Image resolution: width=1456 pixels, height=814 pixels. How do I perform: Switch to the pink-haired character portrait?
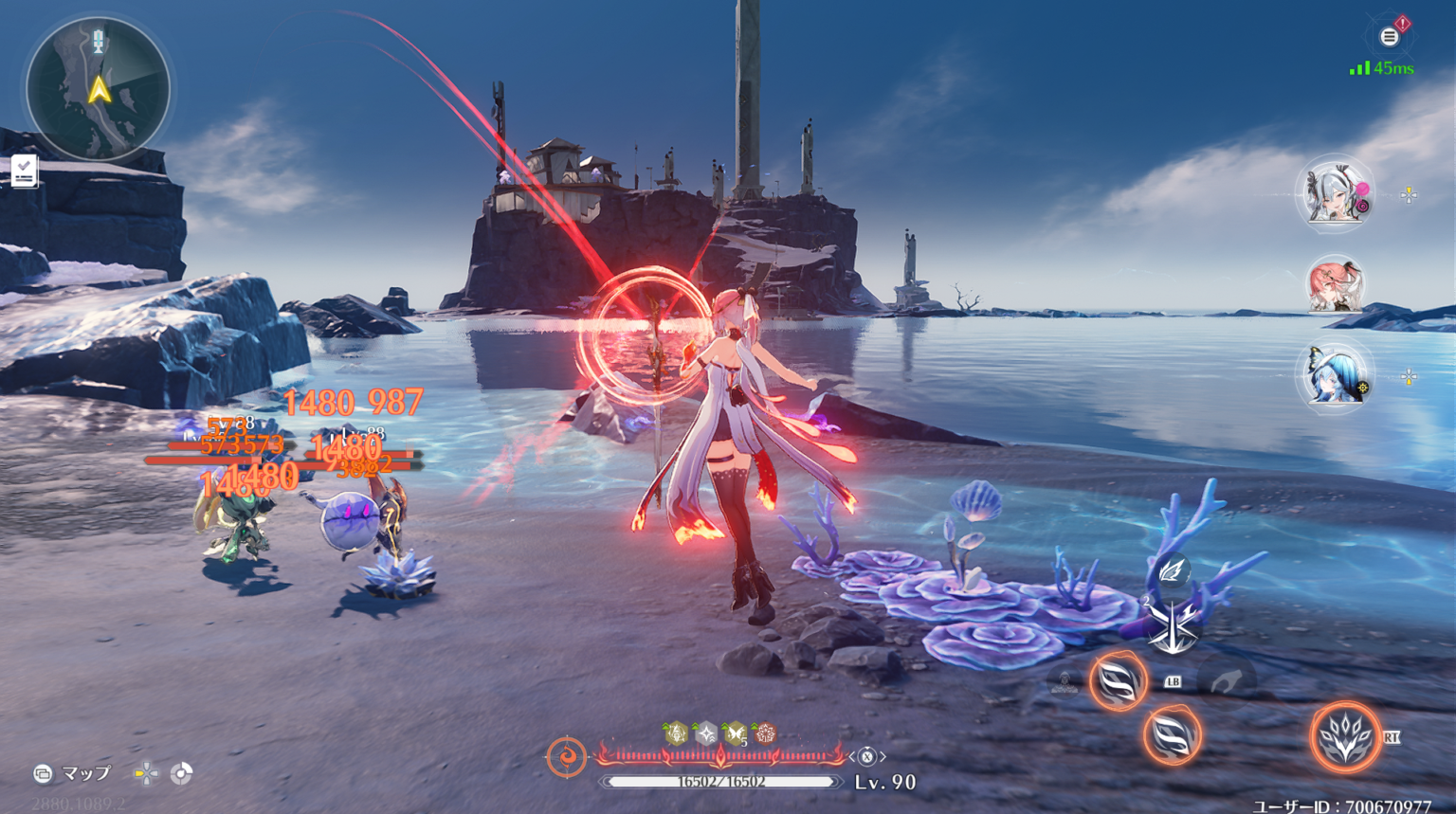pyautogui.click(x=1337, y=289)
